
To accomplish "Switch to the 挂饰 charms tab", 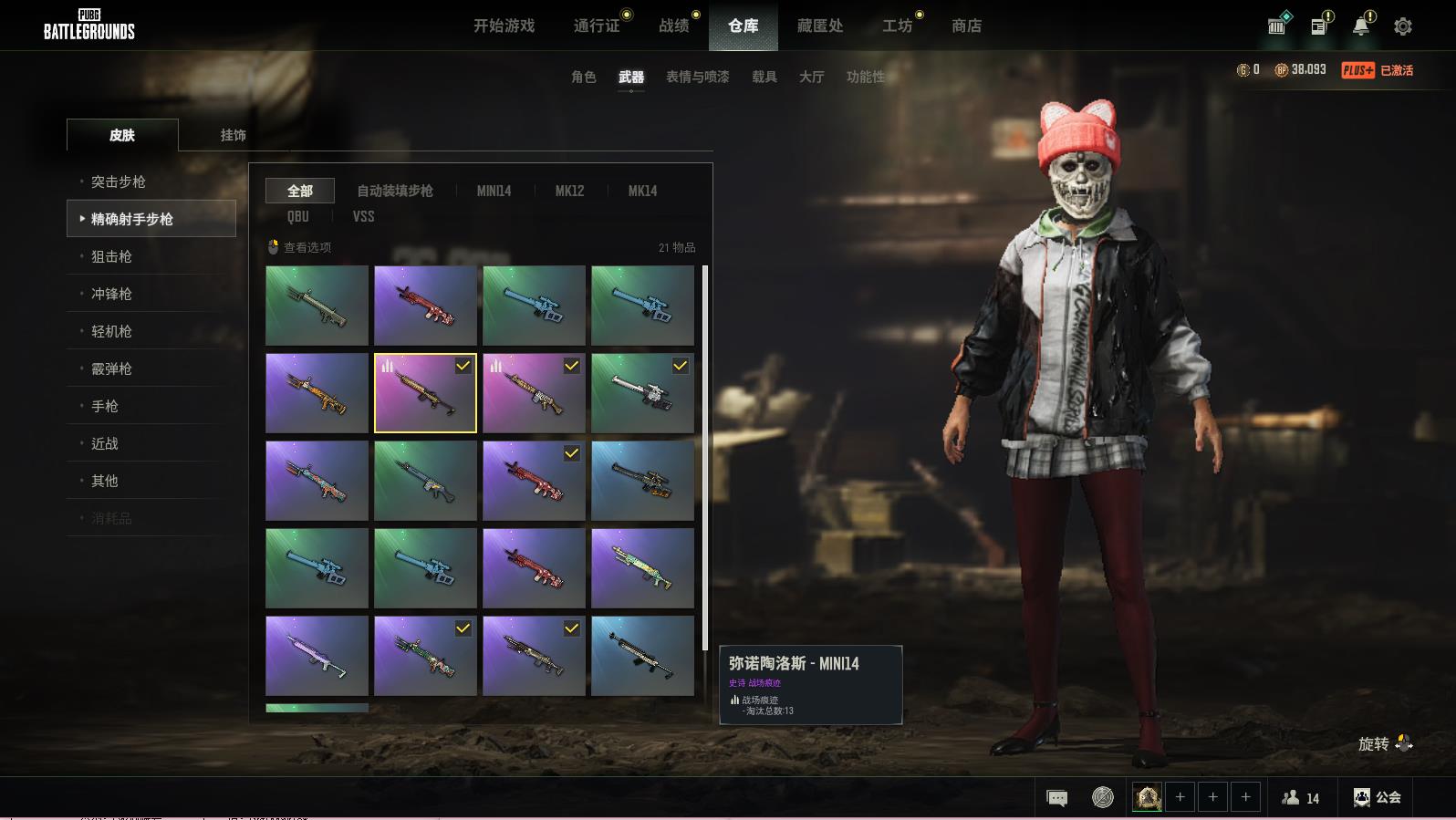I will 233,135.
